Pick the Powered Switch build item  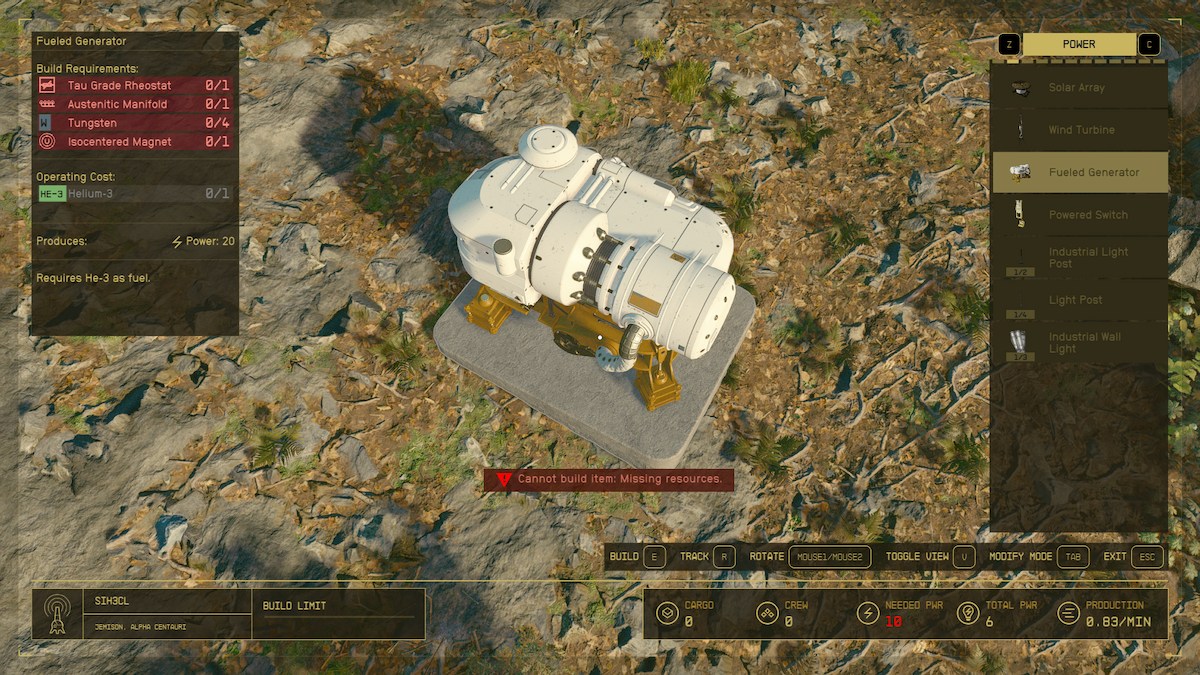(1080, 215)
